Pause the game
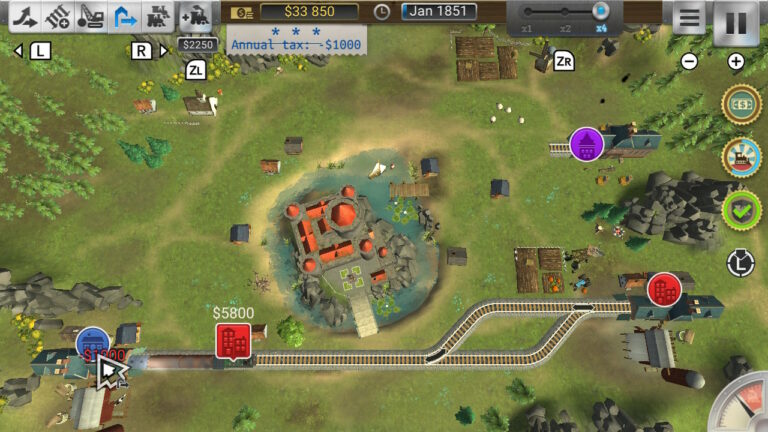 735,20
